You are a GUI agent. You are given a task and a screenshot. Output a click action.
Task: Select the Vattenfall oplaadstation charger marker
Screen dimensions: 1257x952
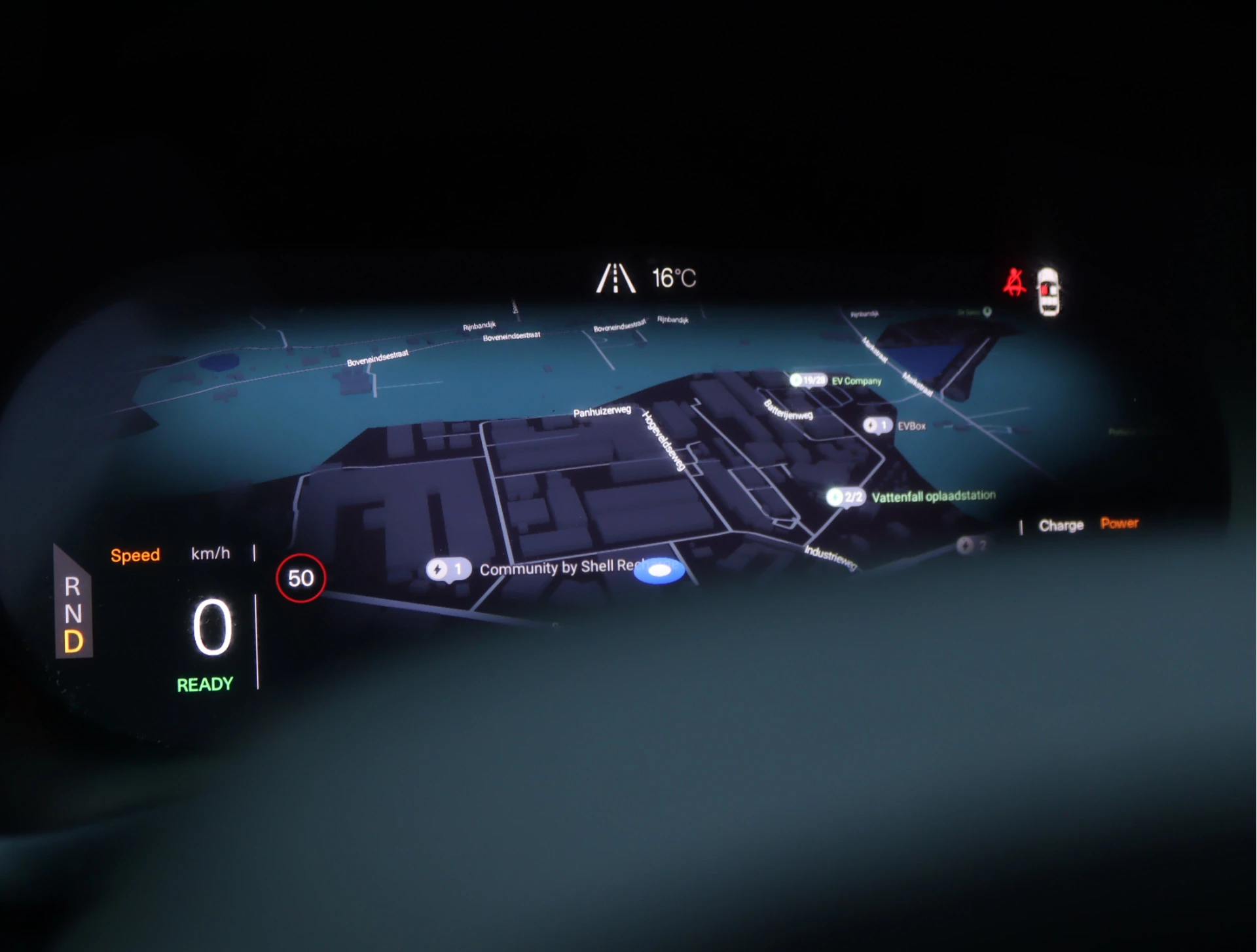[x=846, y=498]
